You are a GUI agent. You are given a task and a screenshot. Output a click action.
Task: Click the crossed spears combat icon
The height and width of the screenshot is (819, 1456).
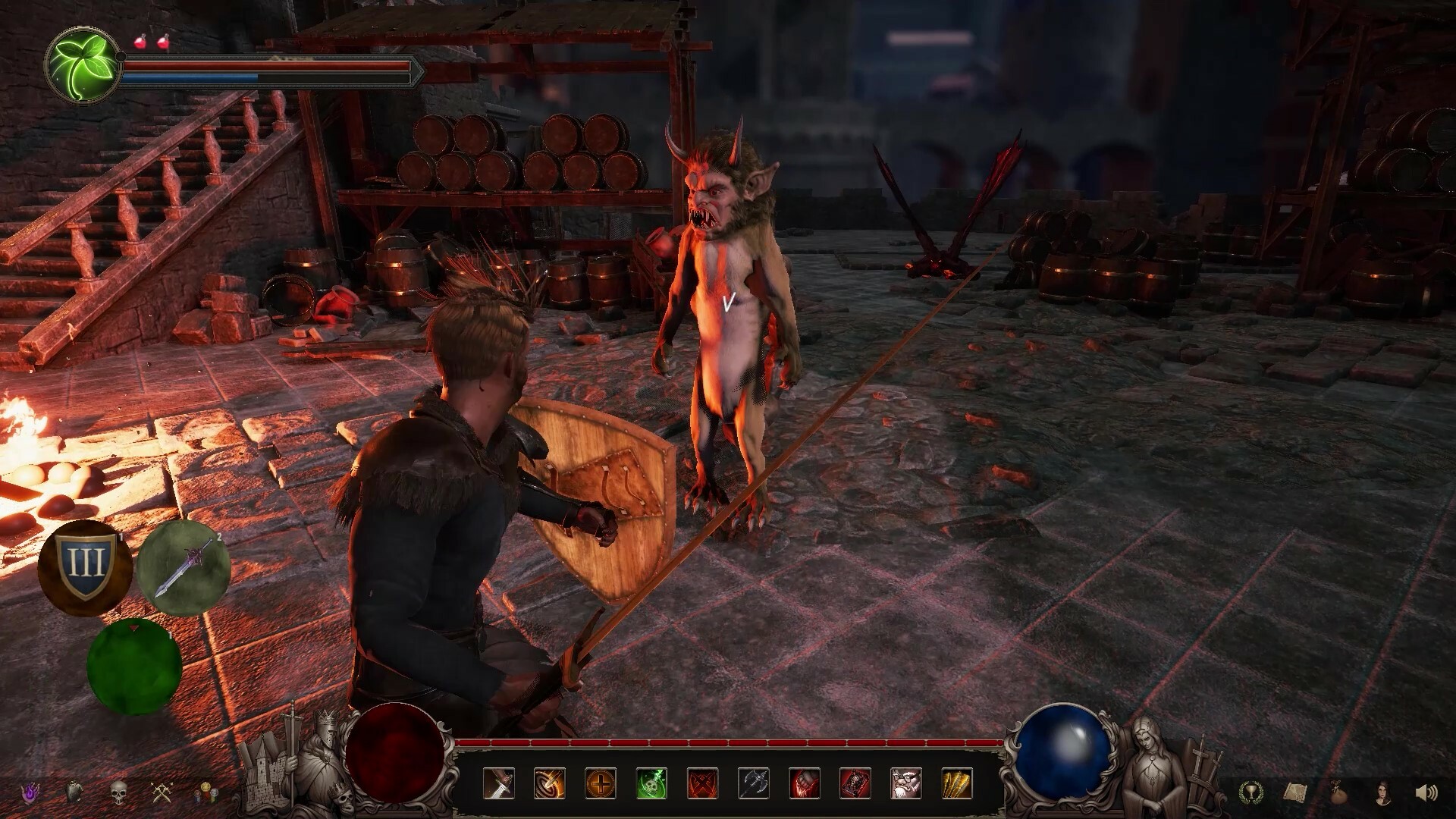[x=162, y=792]
